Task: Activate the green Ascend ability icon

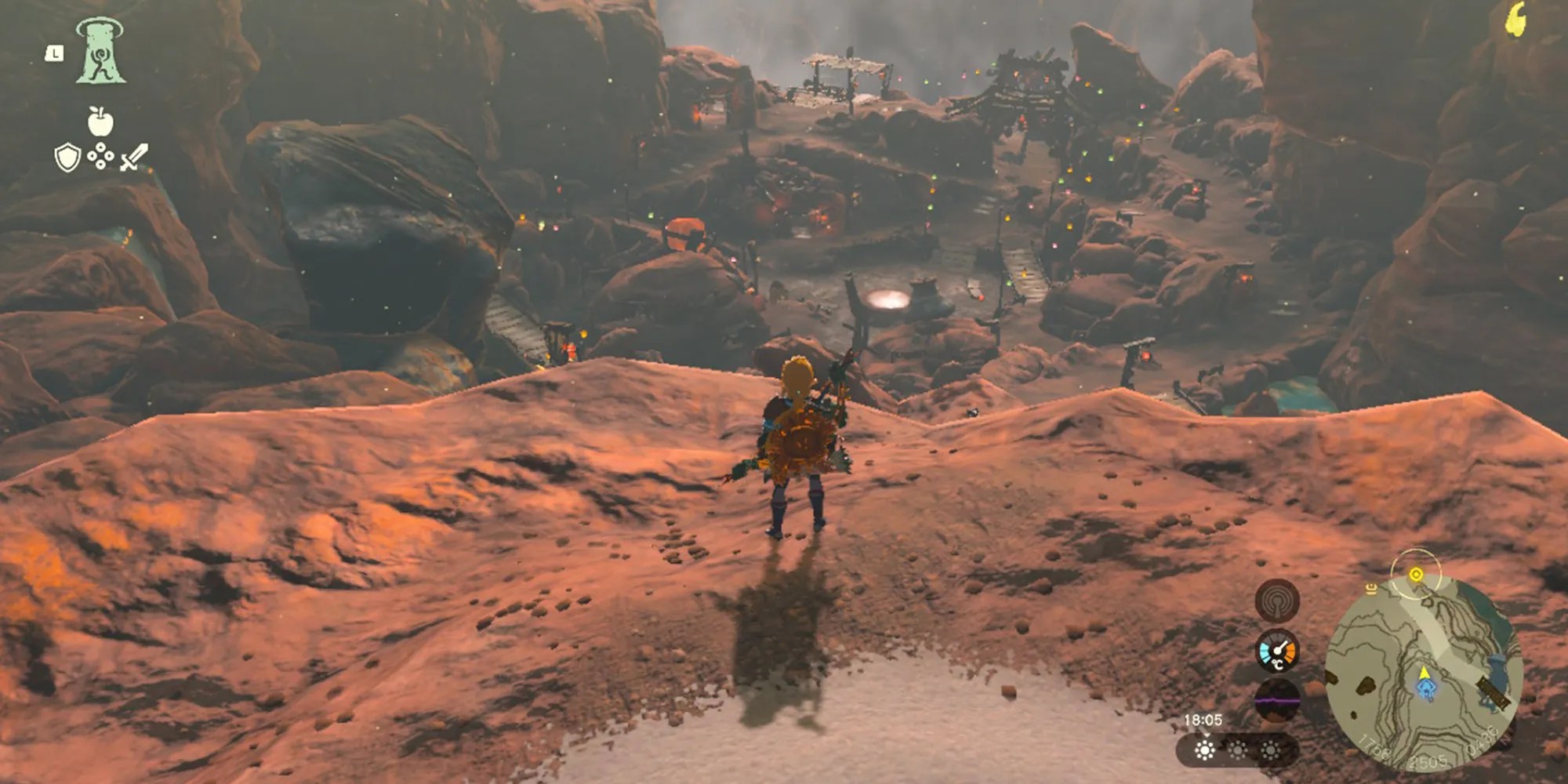Action: click(100, 52)
